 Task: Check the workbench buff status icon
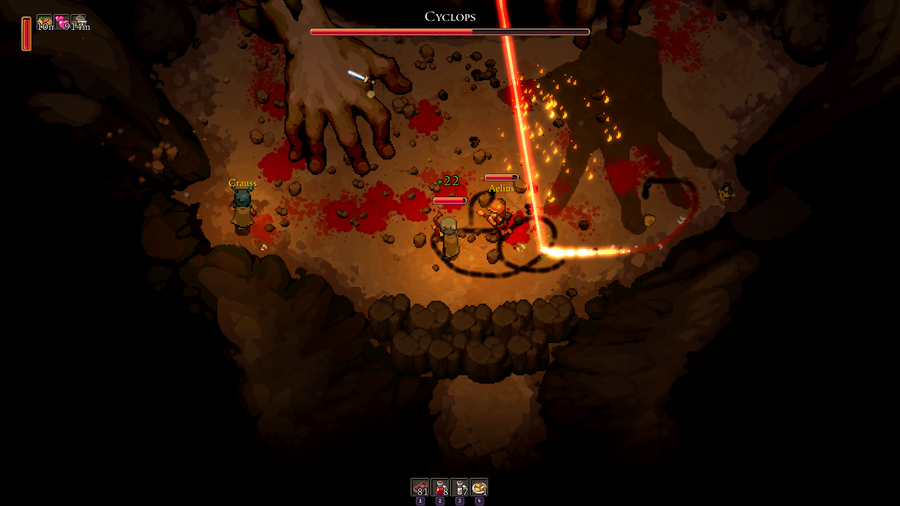click(79, 22)
